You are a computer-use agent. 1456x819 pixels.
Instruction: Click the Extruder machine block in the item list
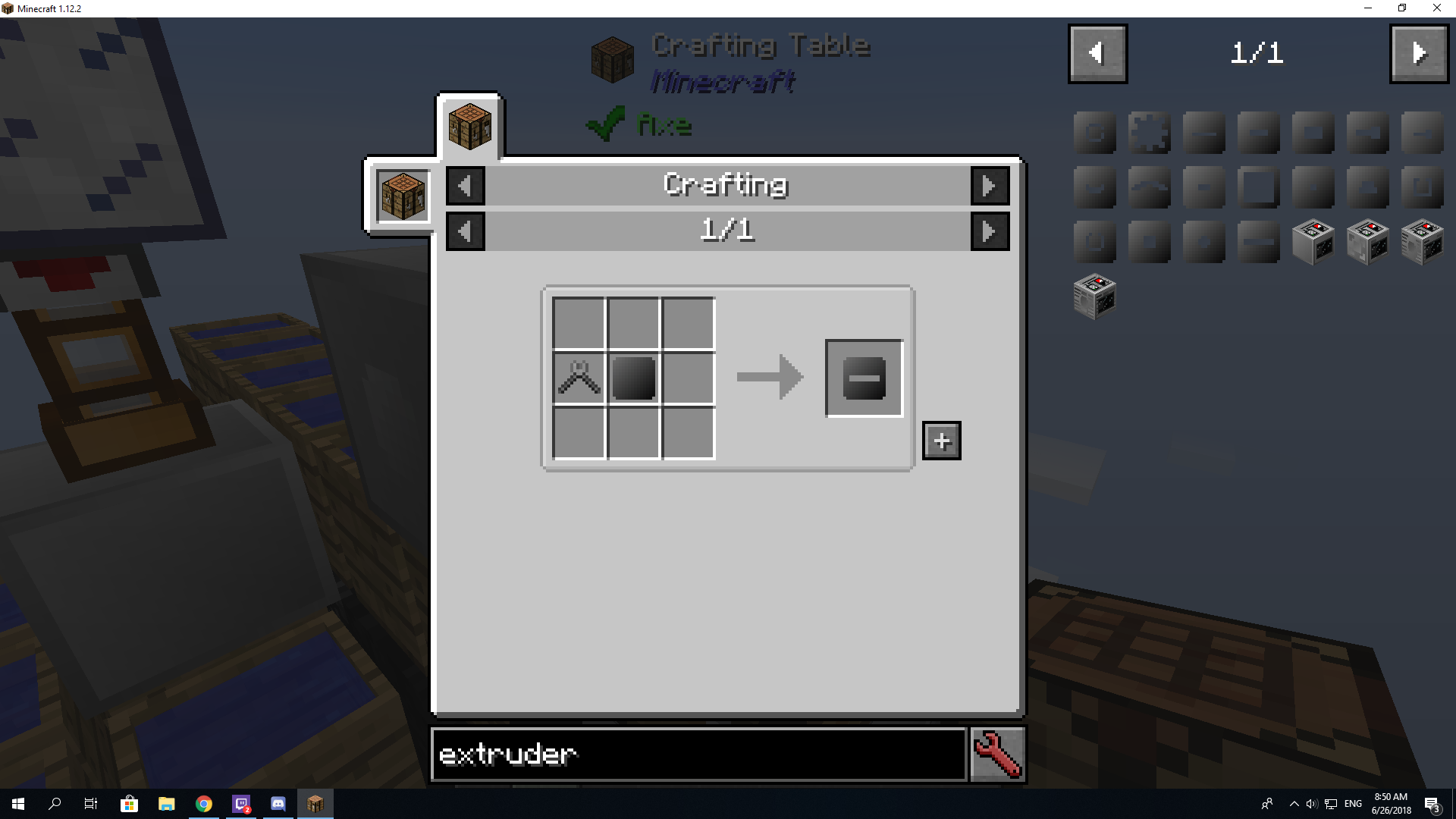point(1313,241)
